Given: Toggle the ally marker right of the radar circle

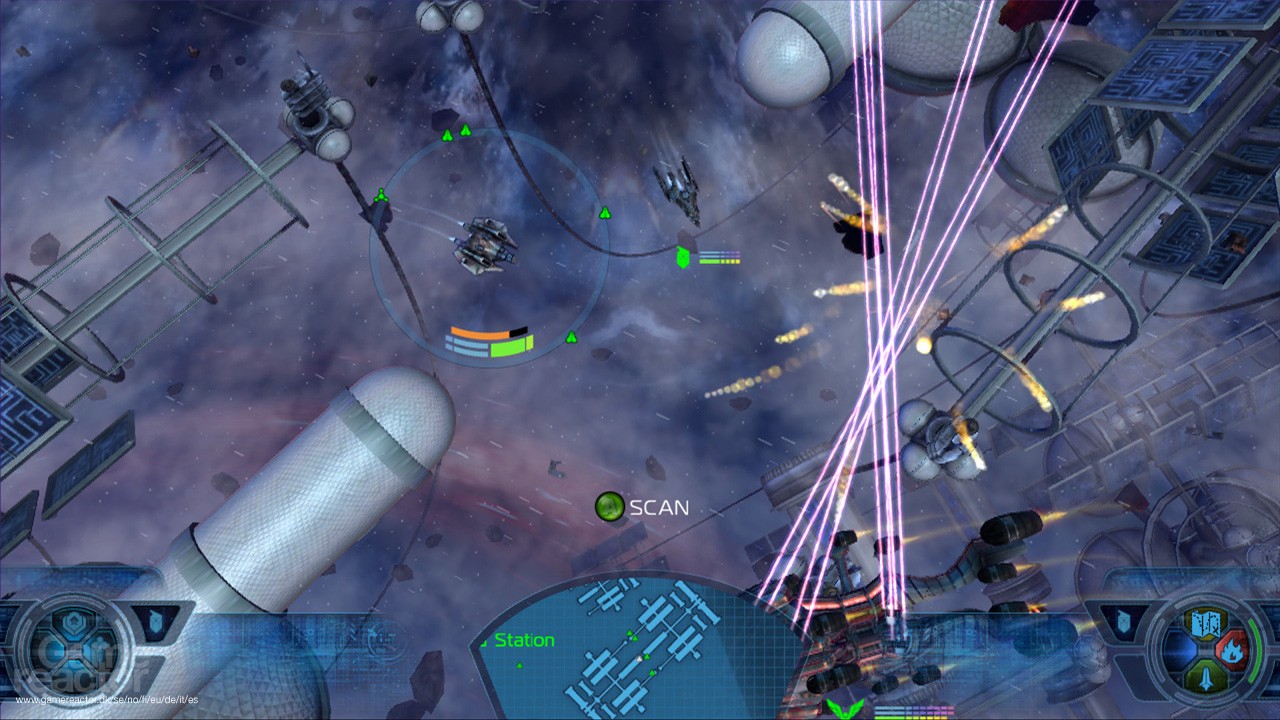Looking at the screenshot, I should click(x=604, y=212).
